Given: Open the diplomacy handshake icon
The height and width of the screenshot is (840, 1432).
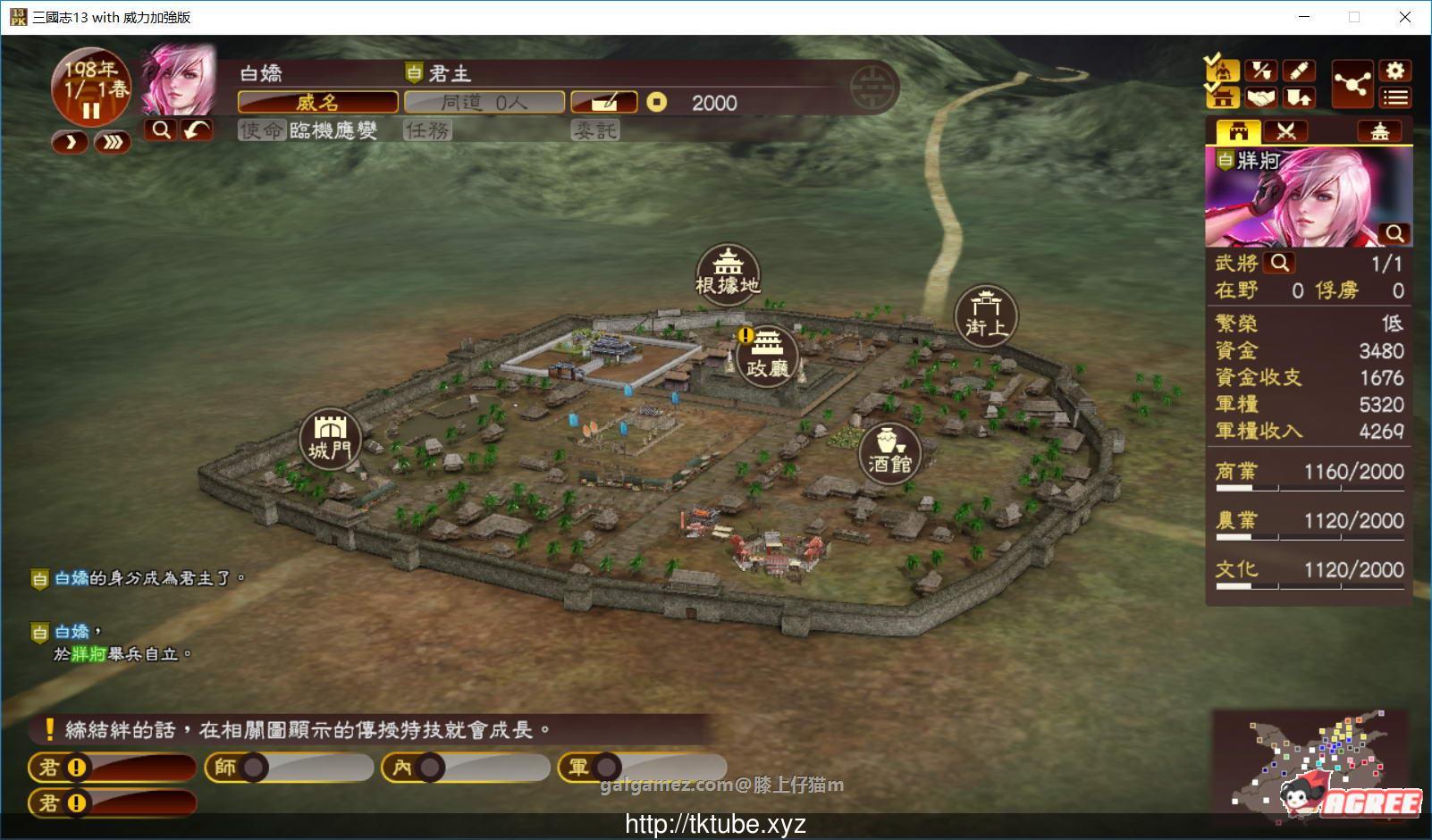Looking at the screenshot, I should [x=1262, y=97].
